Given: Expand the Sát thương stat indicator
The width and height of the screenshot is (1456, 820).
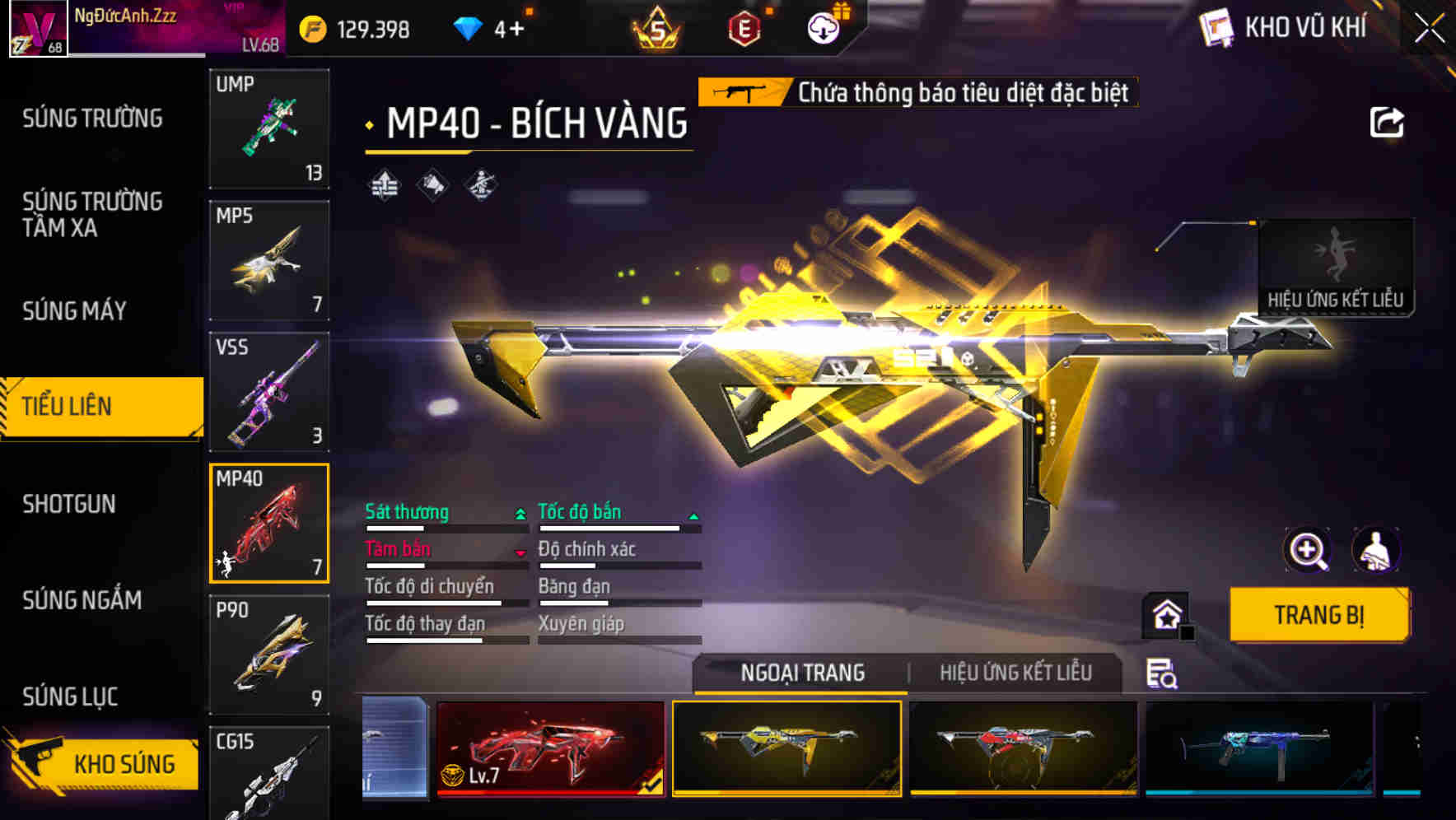Looking at the screenshot, I should (x=519, y=512).
